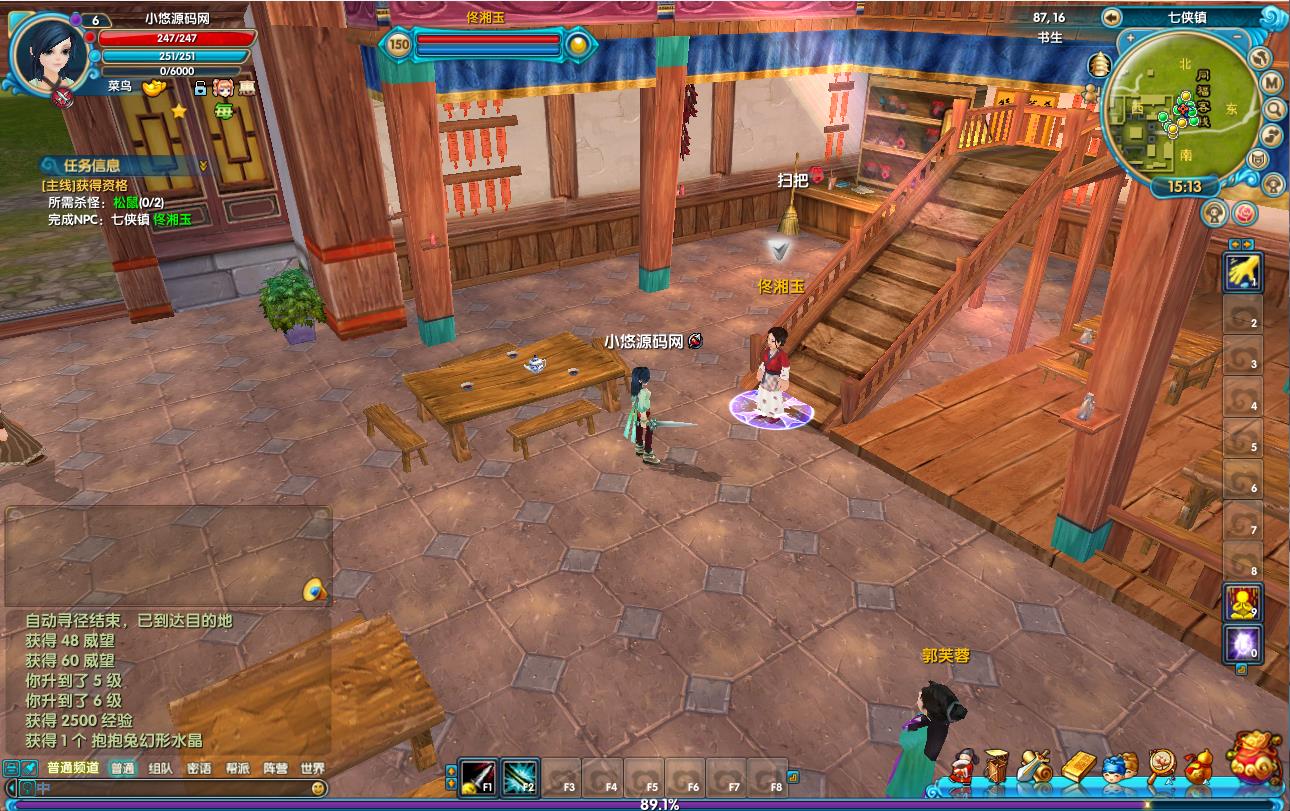Open the world map with the M button

1272,82
